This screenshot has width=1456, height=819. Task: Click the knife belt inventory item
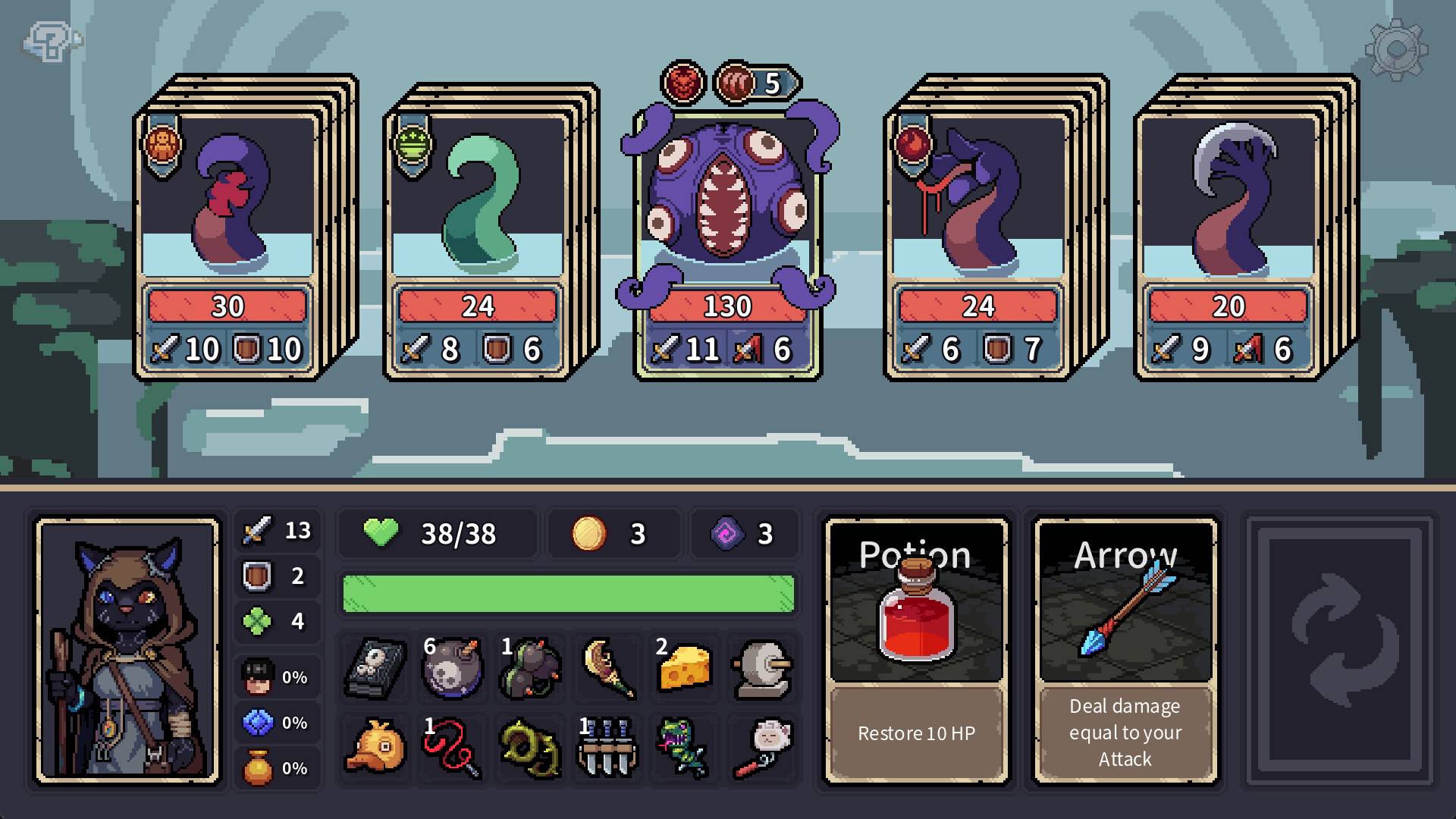pos(605,750)
